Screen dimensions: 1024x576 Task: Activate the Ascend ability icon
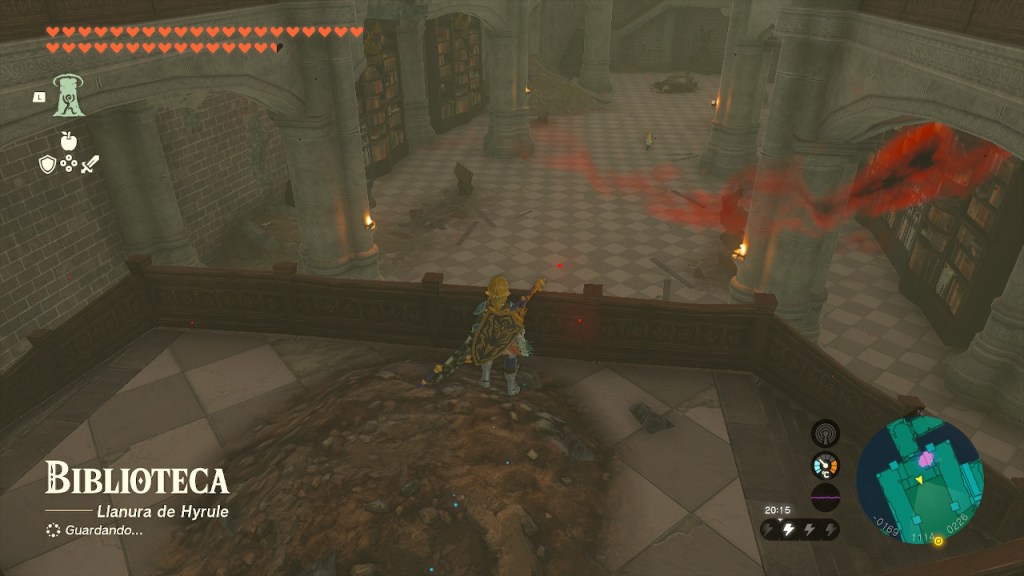69,96
